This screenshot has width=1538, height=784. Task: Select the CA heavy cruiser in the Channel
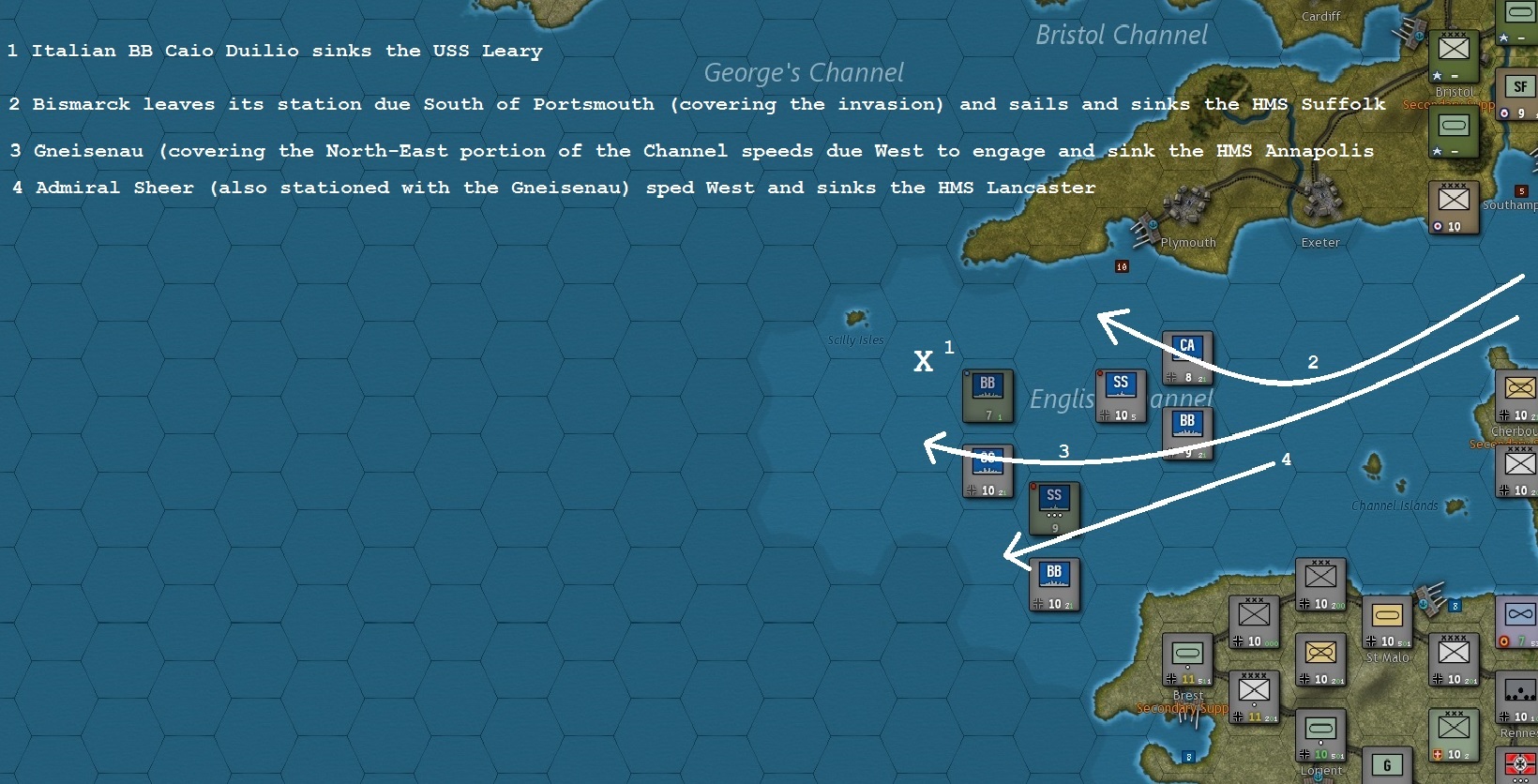tap(1187, 356)
